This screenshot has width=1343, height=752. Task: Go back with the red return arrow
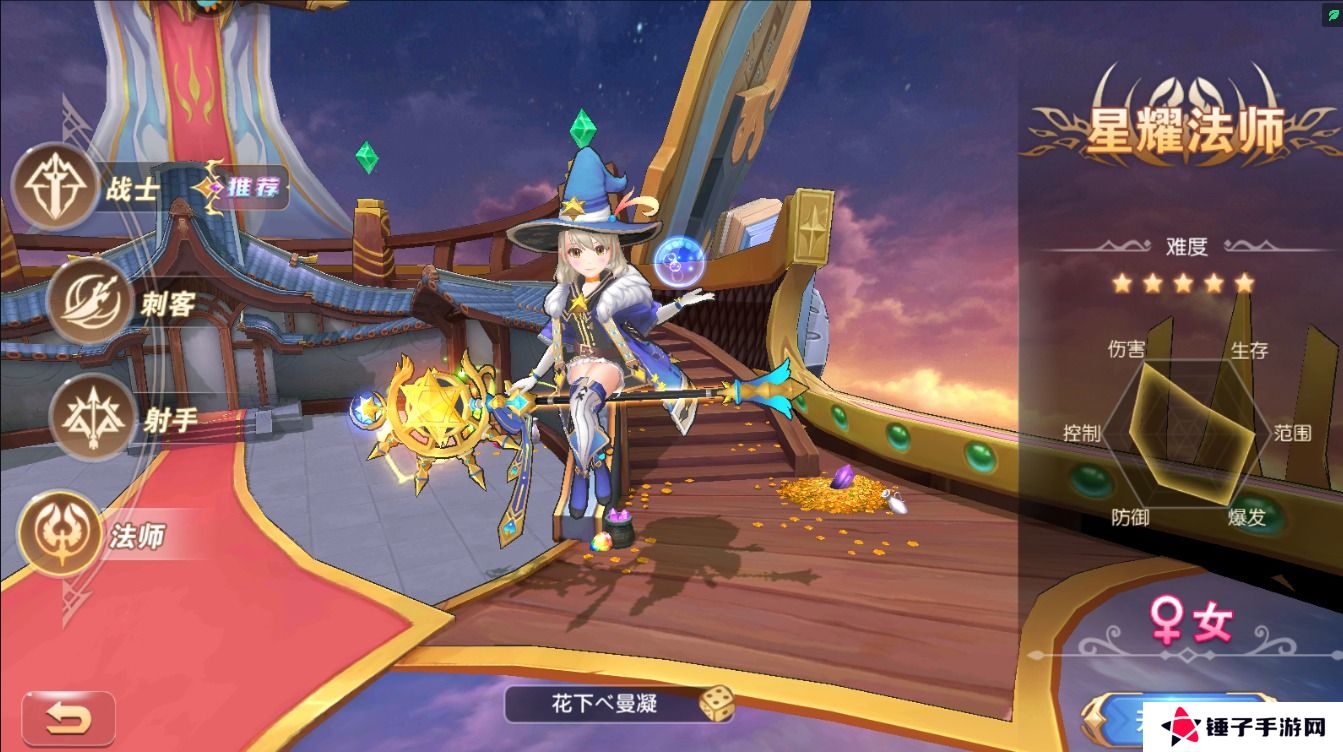tap(68, 717)
